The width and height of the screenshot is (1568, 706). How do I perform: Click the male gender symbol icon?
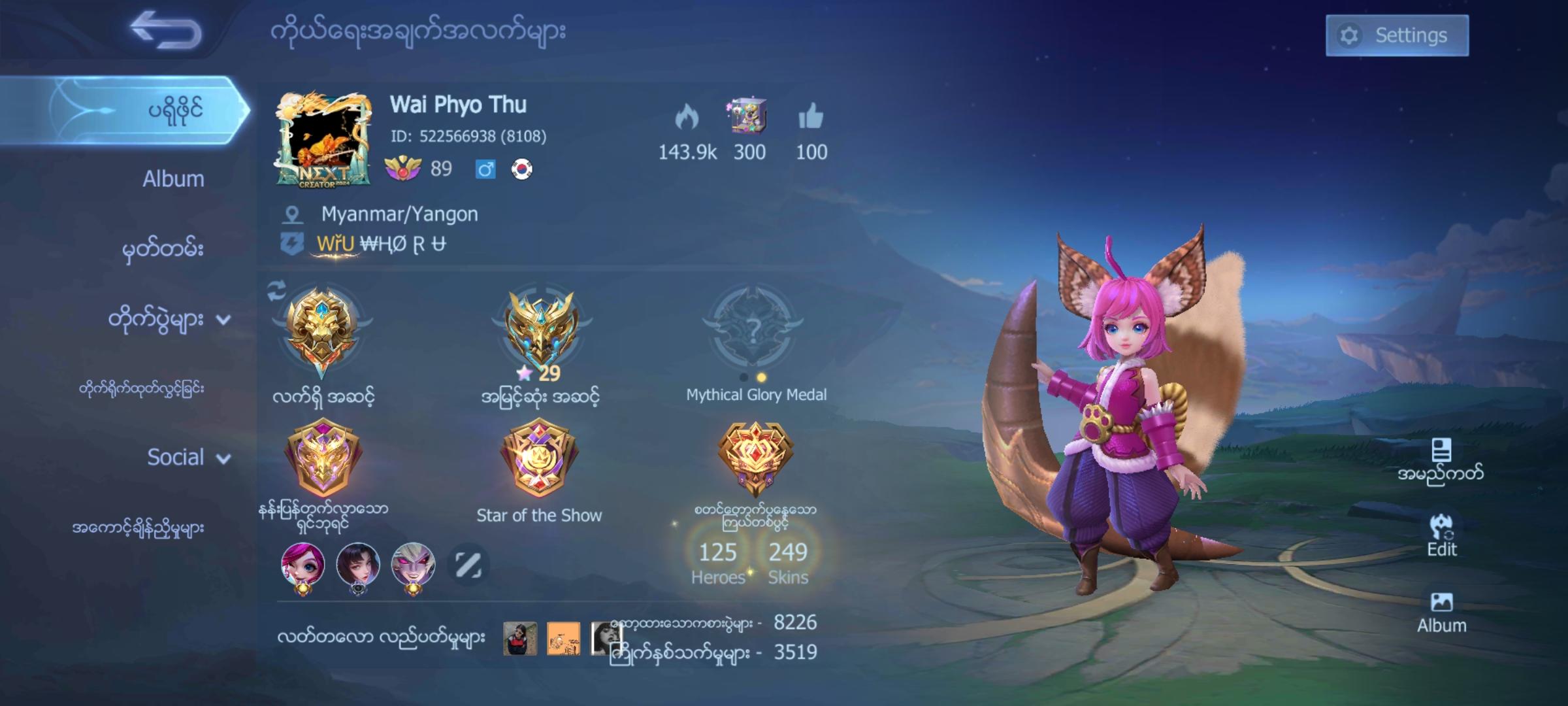[x=485, y=171]
